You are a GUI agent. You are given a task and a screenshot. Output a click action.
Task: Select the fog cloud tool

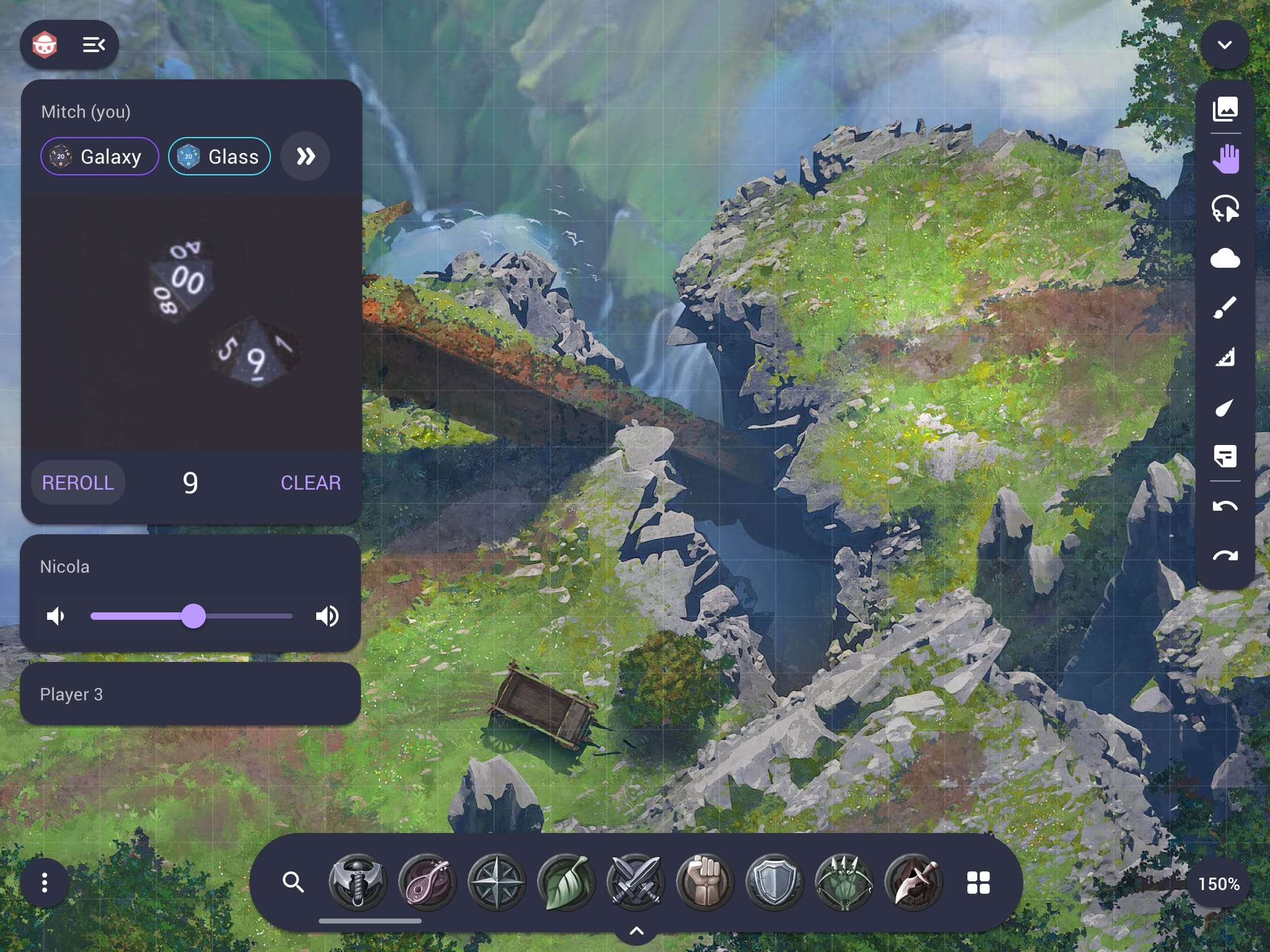pos(1225,258)
